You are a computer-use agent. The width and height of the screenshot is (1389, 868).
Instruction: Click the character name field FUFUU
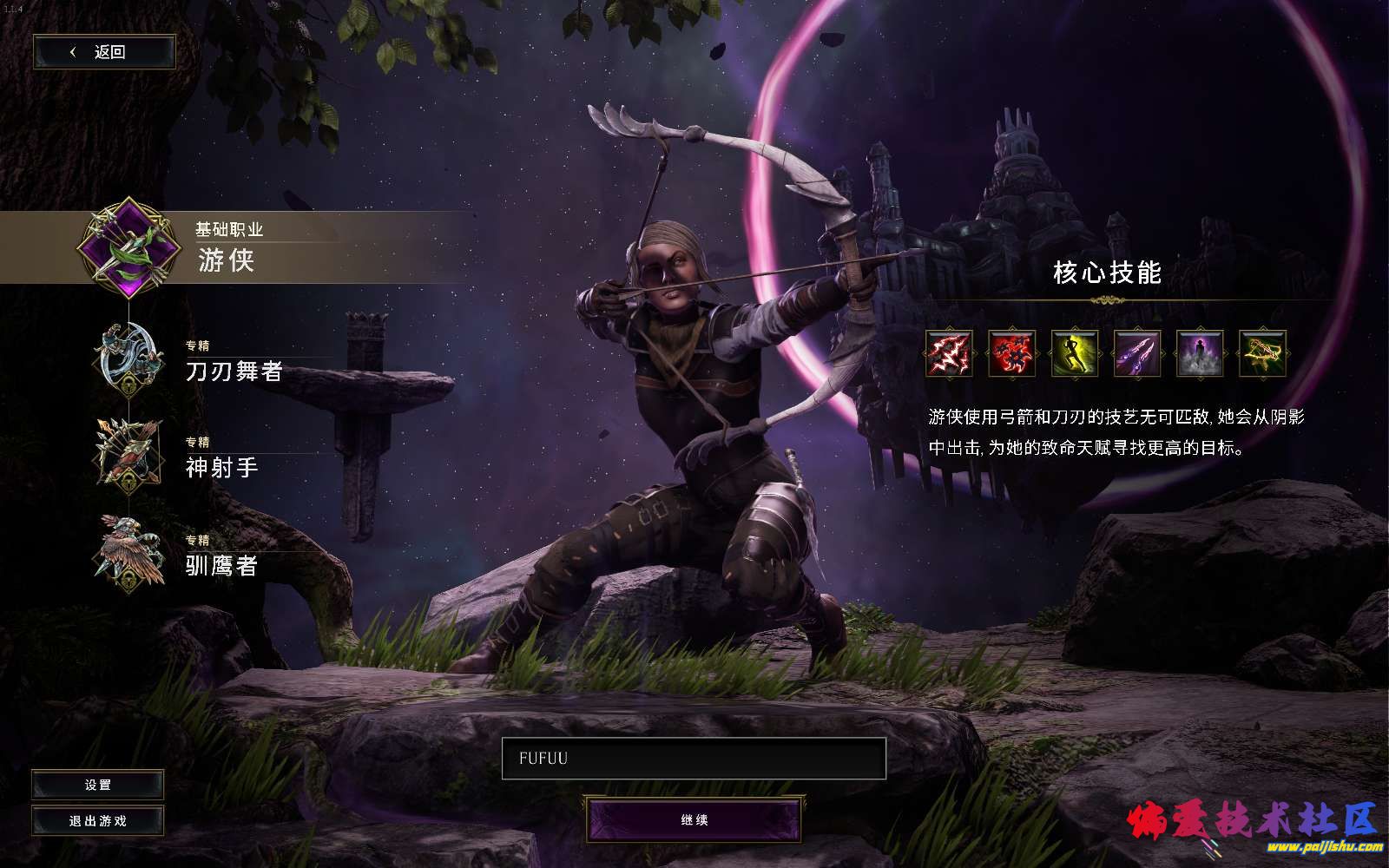tap(694, 759)
